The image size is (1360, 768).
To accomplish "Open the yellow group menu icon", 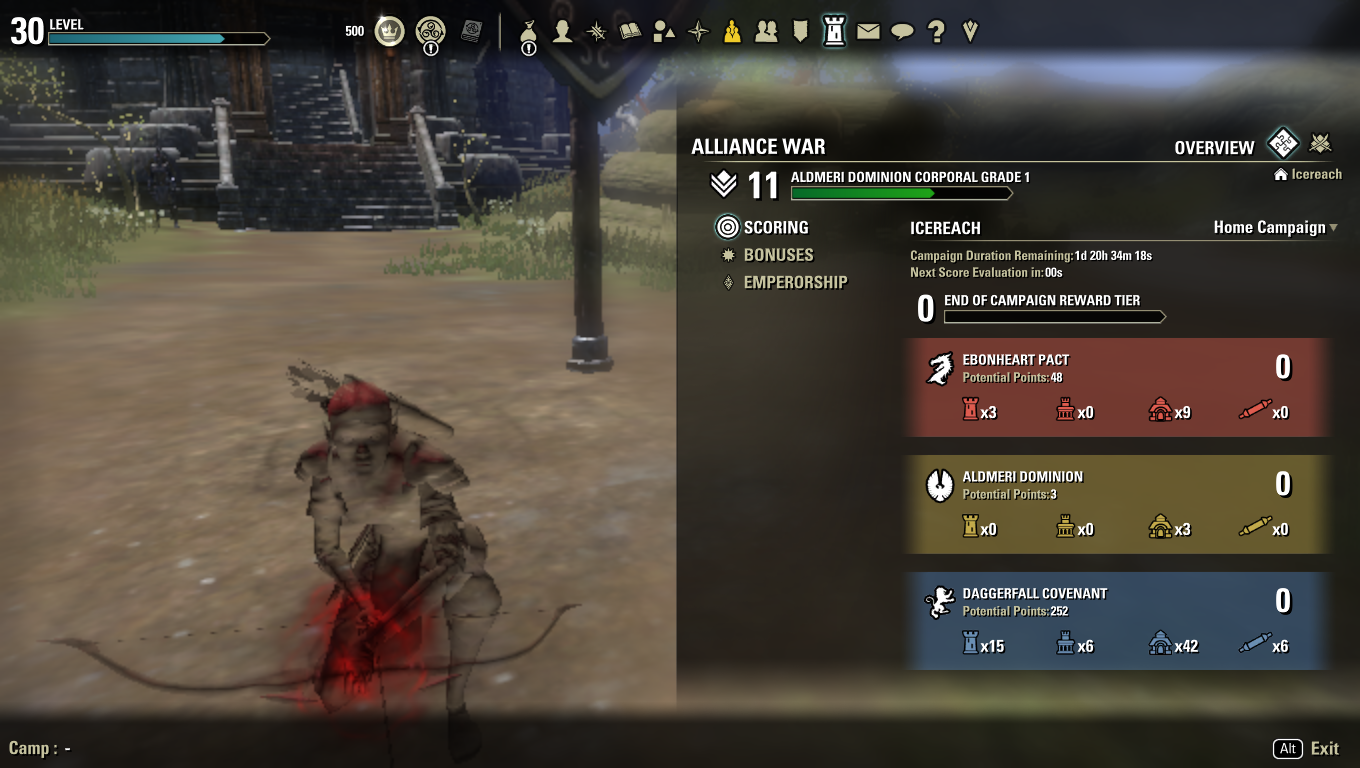I will pyautogui.click(x=732, y=32).
